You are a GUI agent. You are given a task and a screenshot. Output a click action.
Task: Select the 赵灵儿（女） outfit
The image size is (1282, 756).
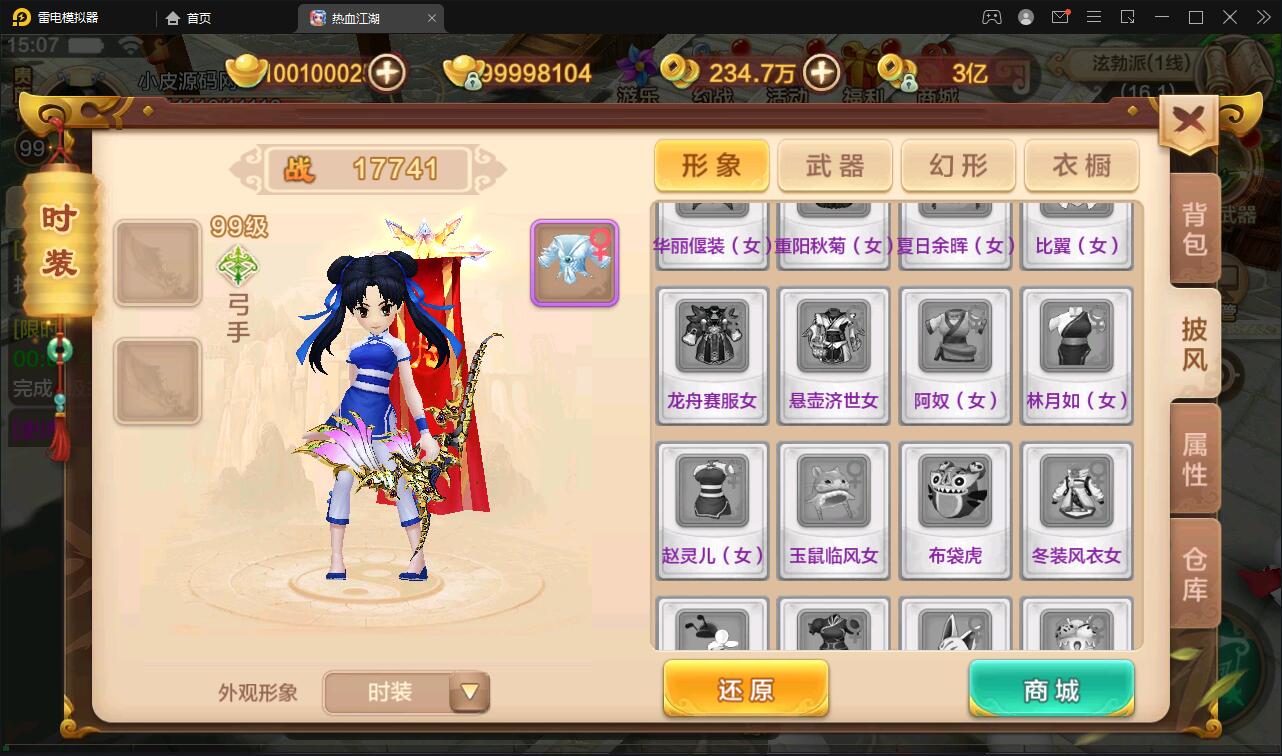tap(712, 510)
